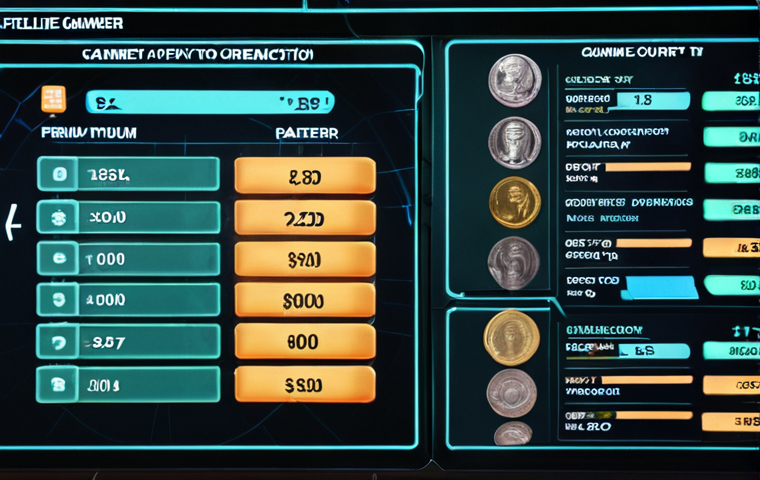Select the orange $900 price button
This screenshot has height=480, width=760.
[305, 260]
